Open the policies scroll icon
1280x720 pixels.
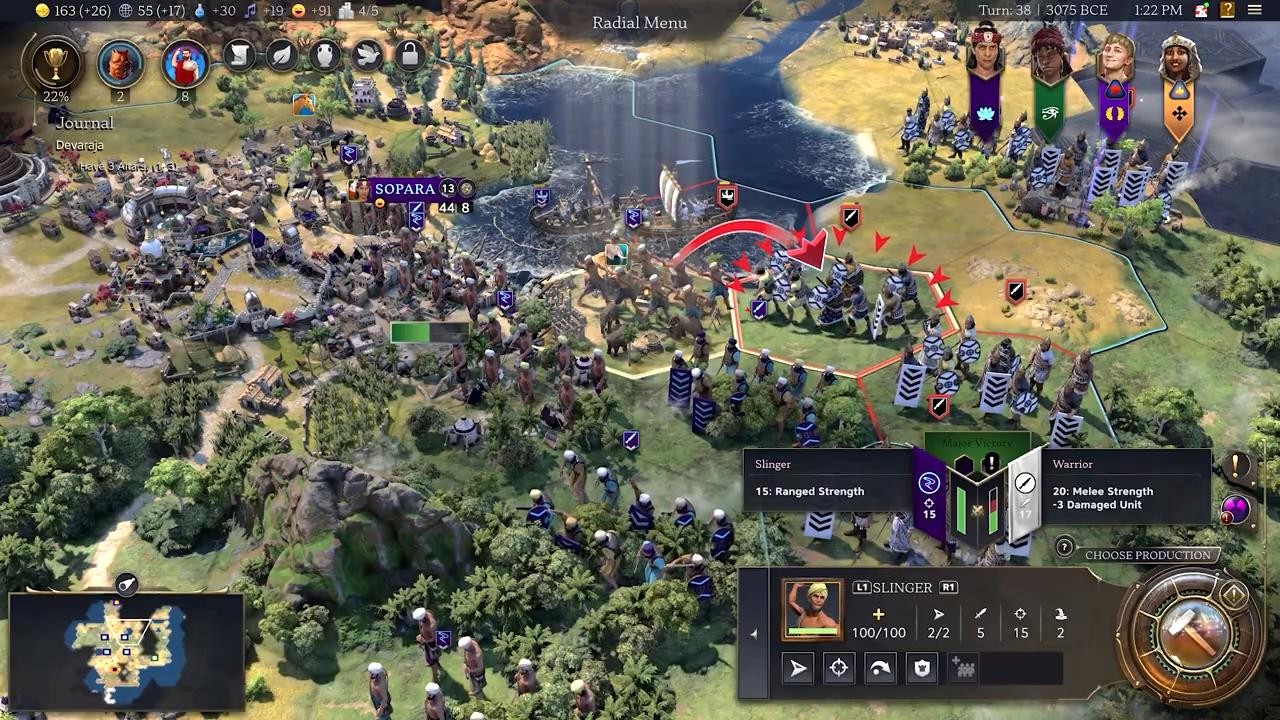(240, 55)
